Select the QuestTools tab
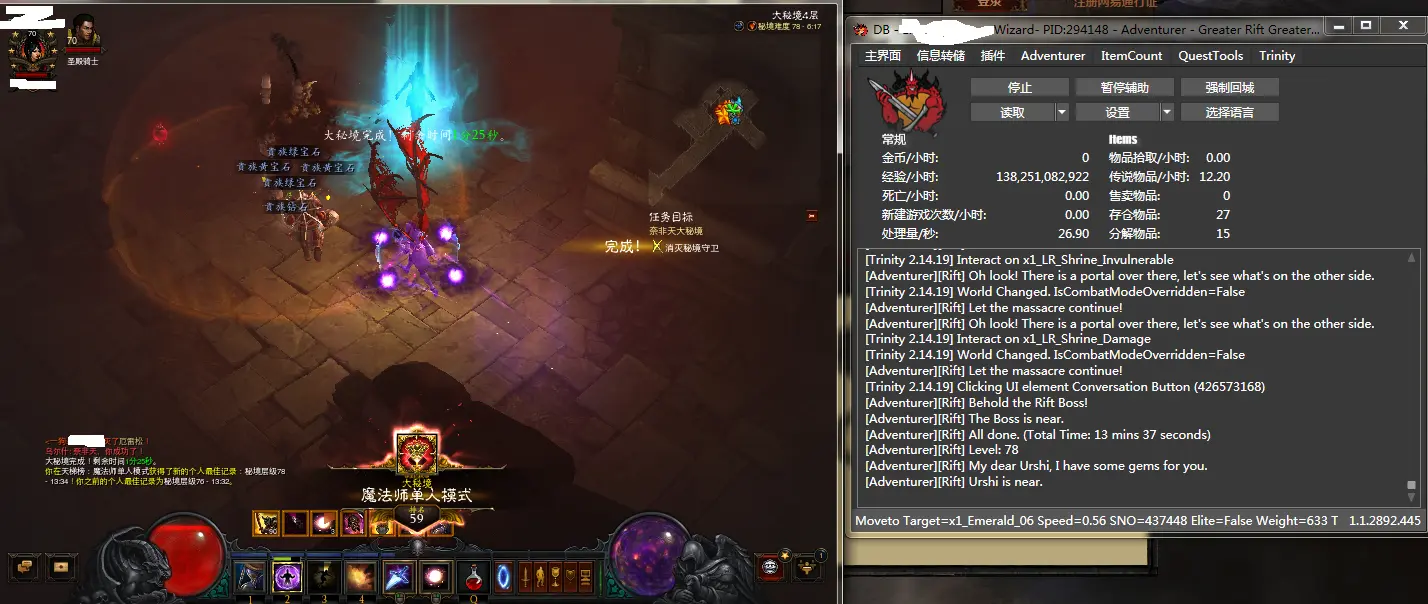The width and height of the screenshot is (1428, 604). pos(1210,56)
